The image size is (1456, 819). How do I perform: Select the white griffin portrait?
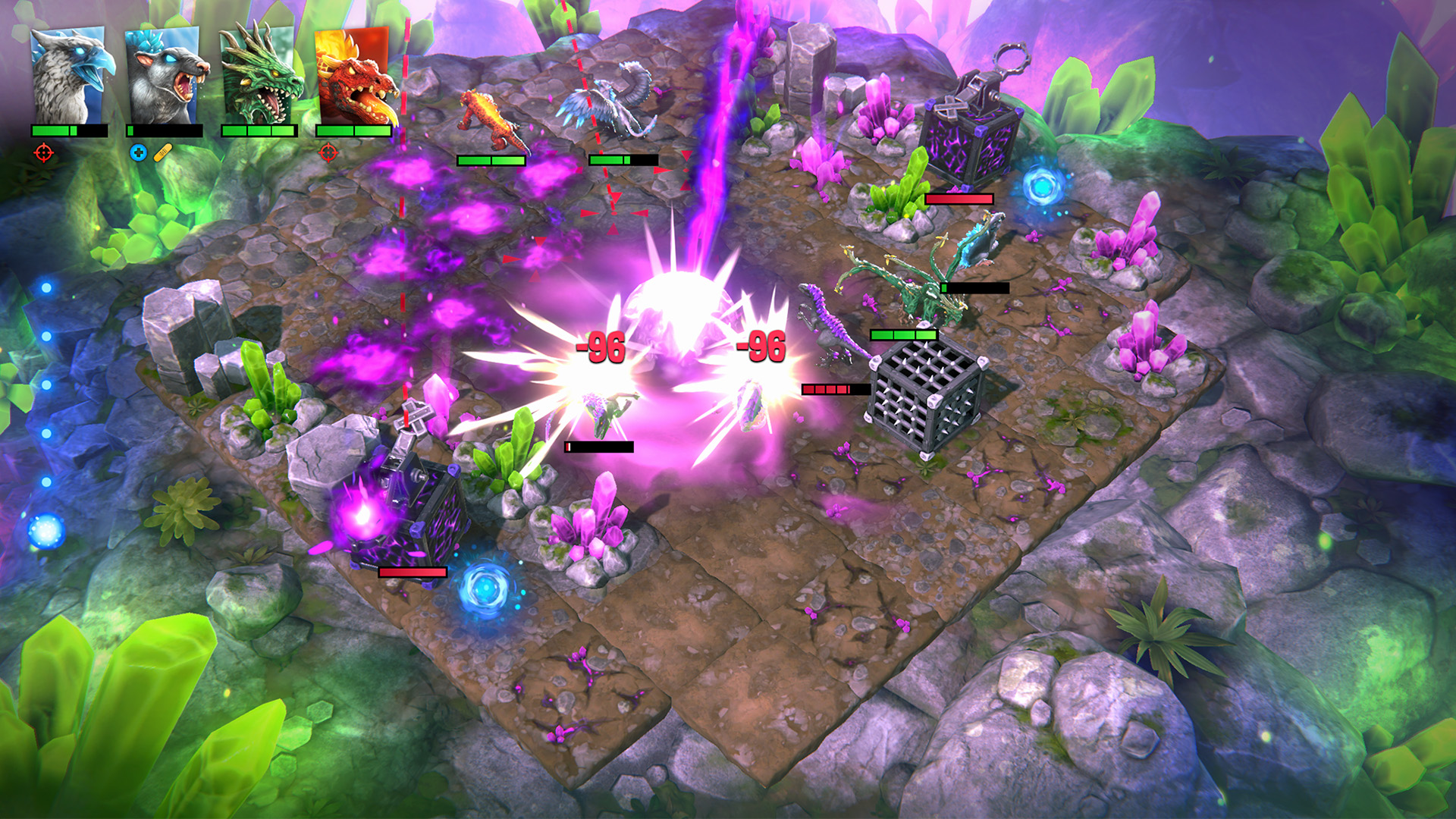[69, 76]
